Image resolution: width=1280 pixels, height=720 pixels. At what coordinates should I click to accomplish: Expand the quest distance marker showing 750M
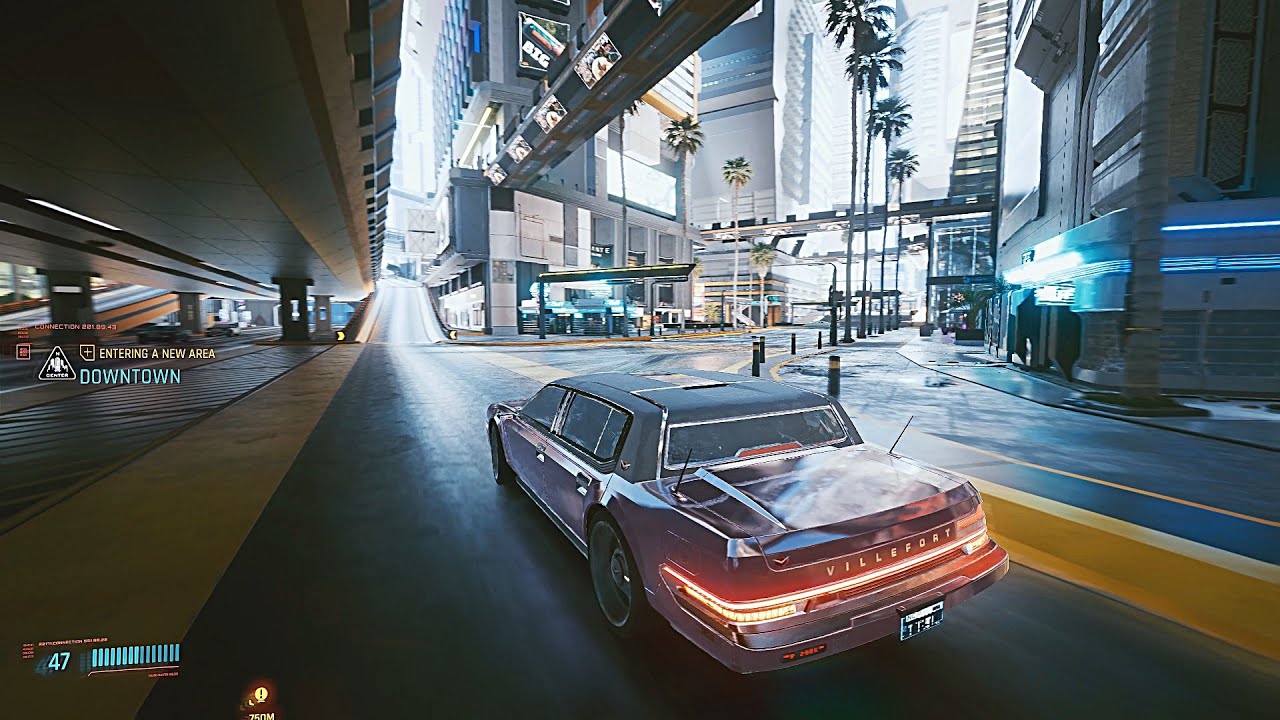click(262, 715)
